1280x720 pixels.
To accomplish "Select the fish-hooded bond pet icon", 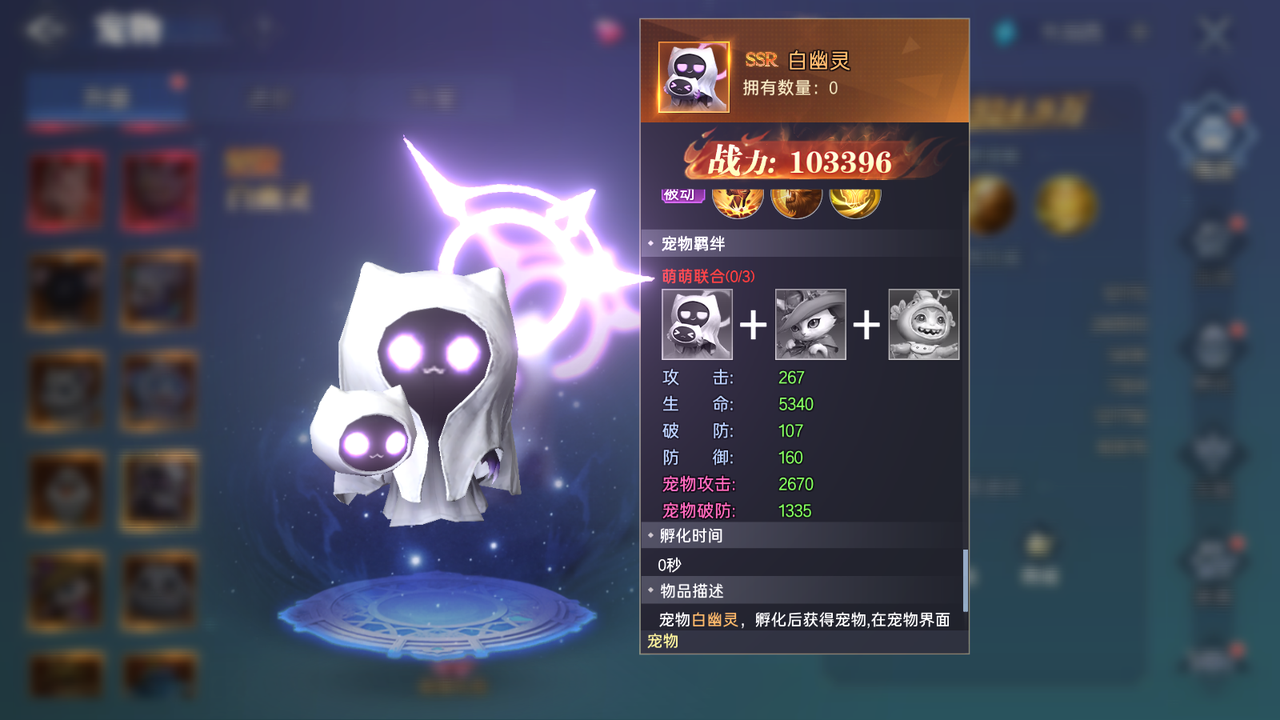I will (x=924, y=324).
